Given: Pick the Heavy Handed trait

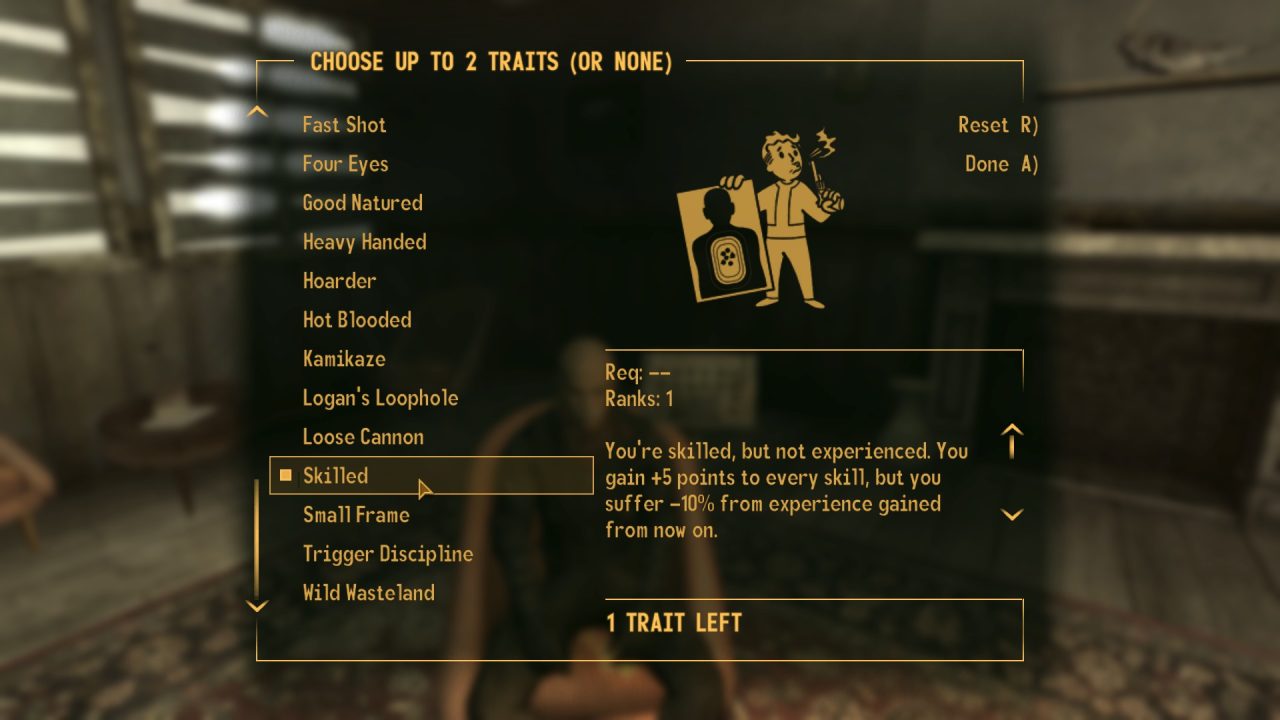Looking at the screenshot, I should 364,241.
